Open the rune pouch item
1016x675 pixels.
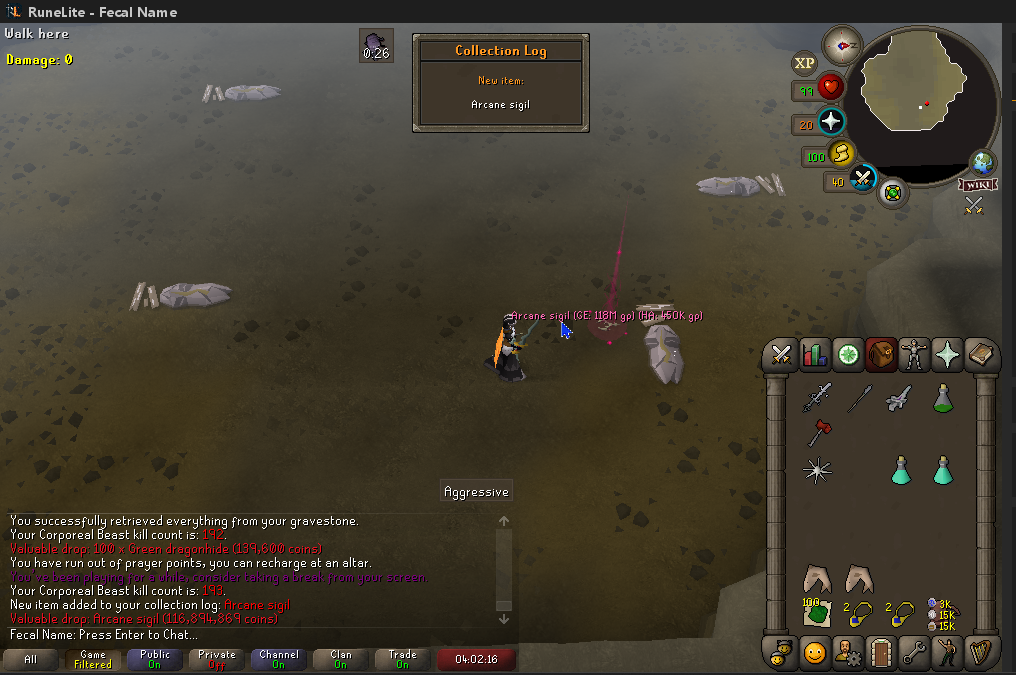pos(941,611)
